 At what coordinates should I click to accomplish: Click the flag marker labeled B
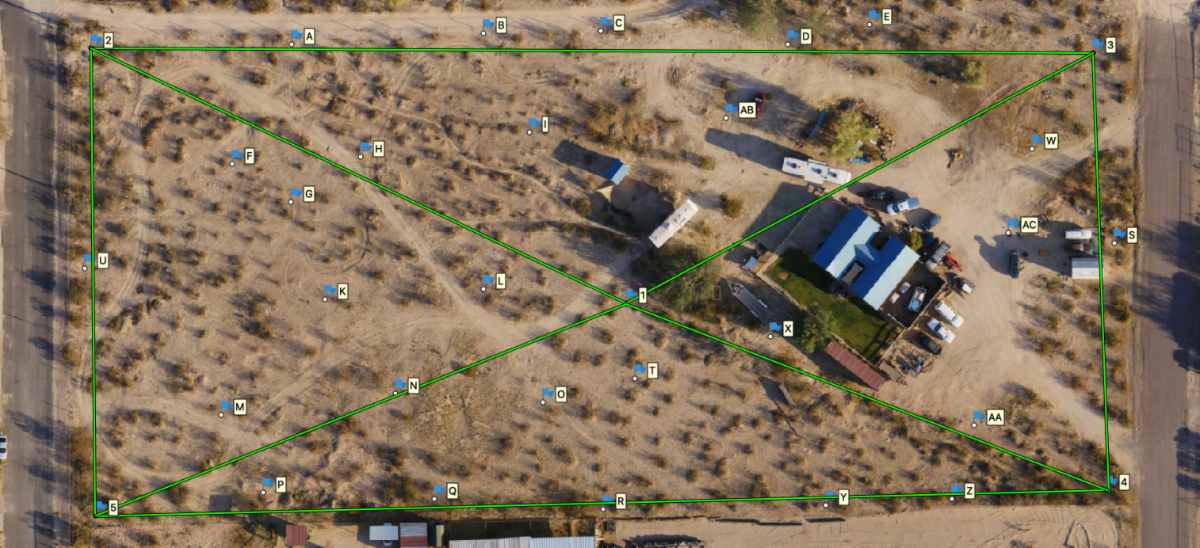[x=488, y=25]
